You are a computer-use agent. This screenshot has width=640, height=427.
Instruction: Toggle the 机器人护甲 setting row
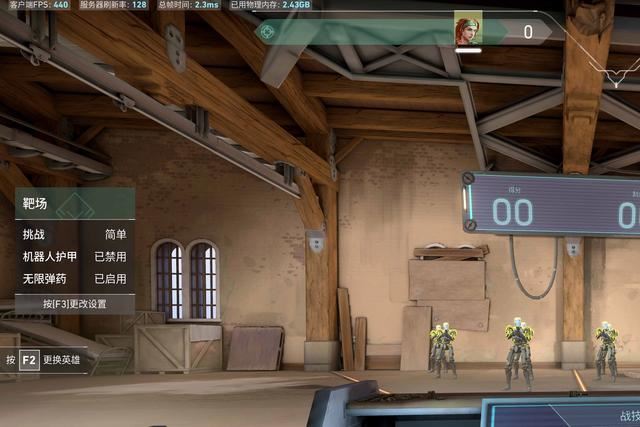point(74,256)
